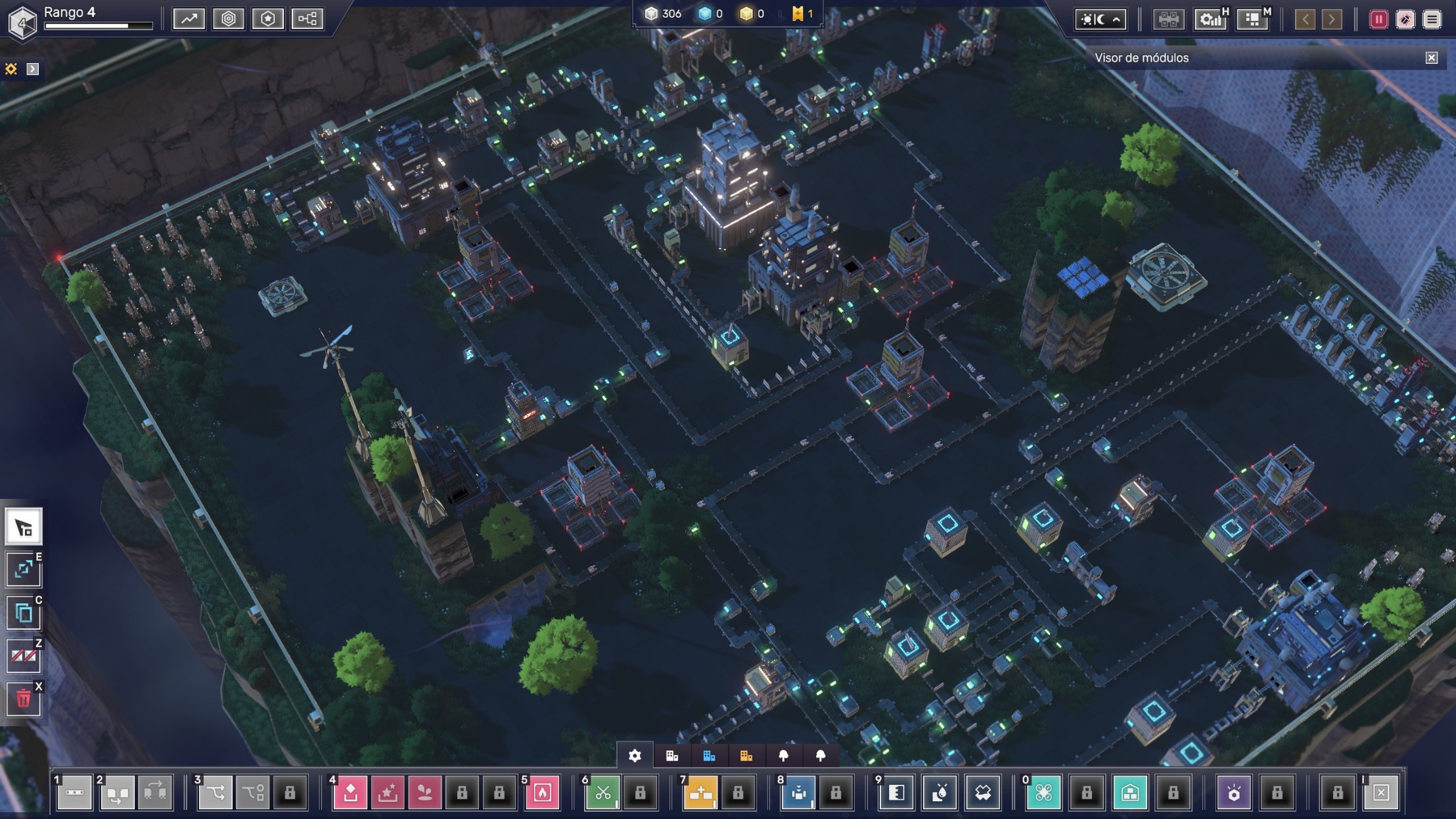Viewport: 1456px width, 819px height.
Task: Switch to the blue buildings tab
Action: (x=709, y=756)
